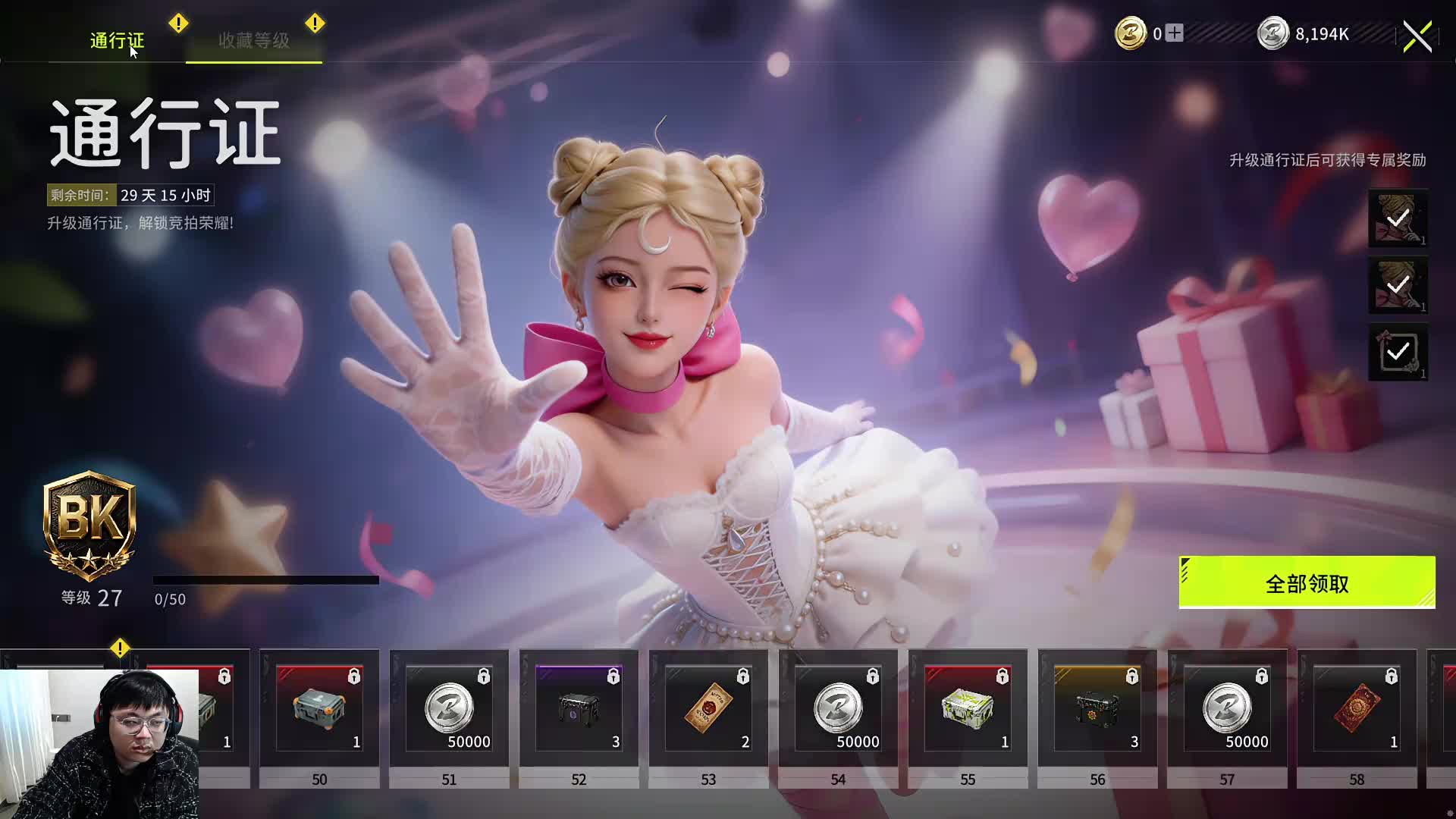Viewport: 1456px width, 819px height.
Task: Select the level 56 black chest reward
Action: 1097,709
